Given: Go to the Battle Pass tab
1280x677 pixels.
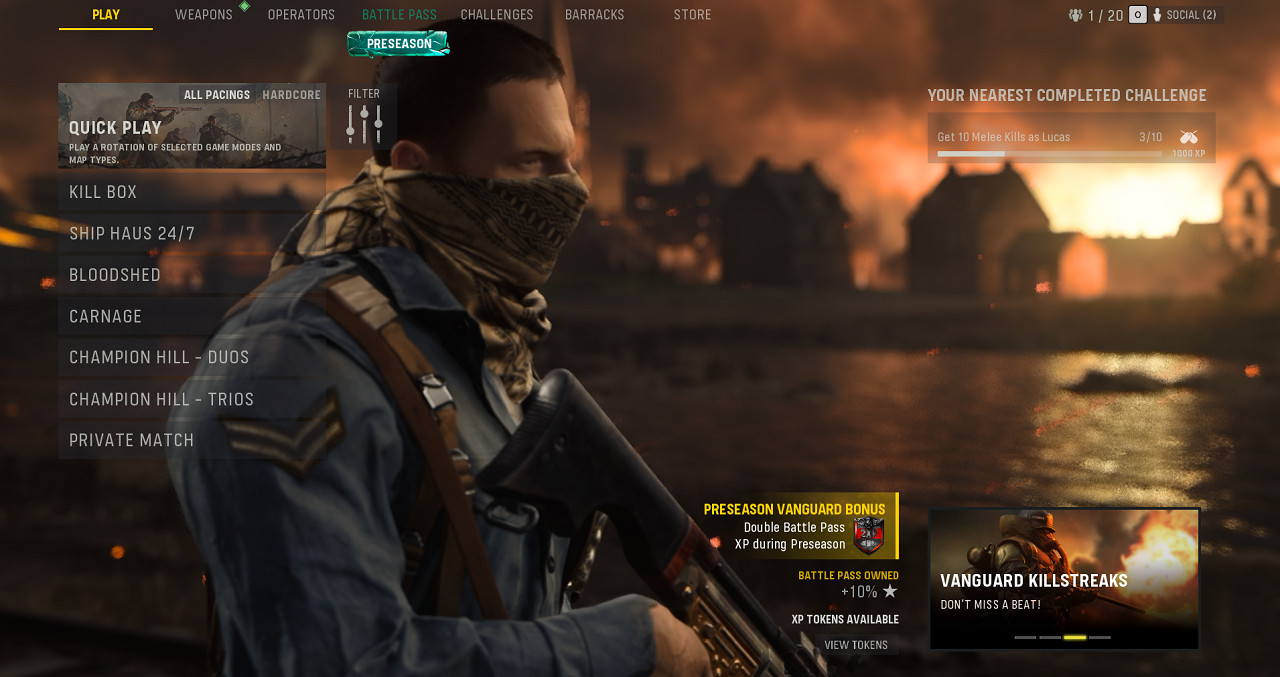Looking at the screenshot, I should click(399, 15).
